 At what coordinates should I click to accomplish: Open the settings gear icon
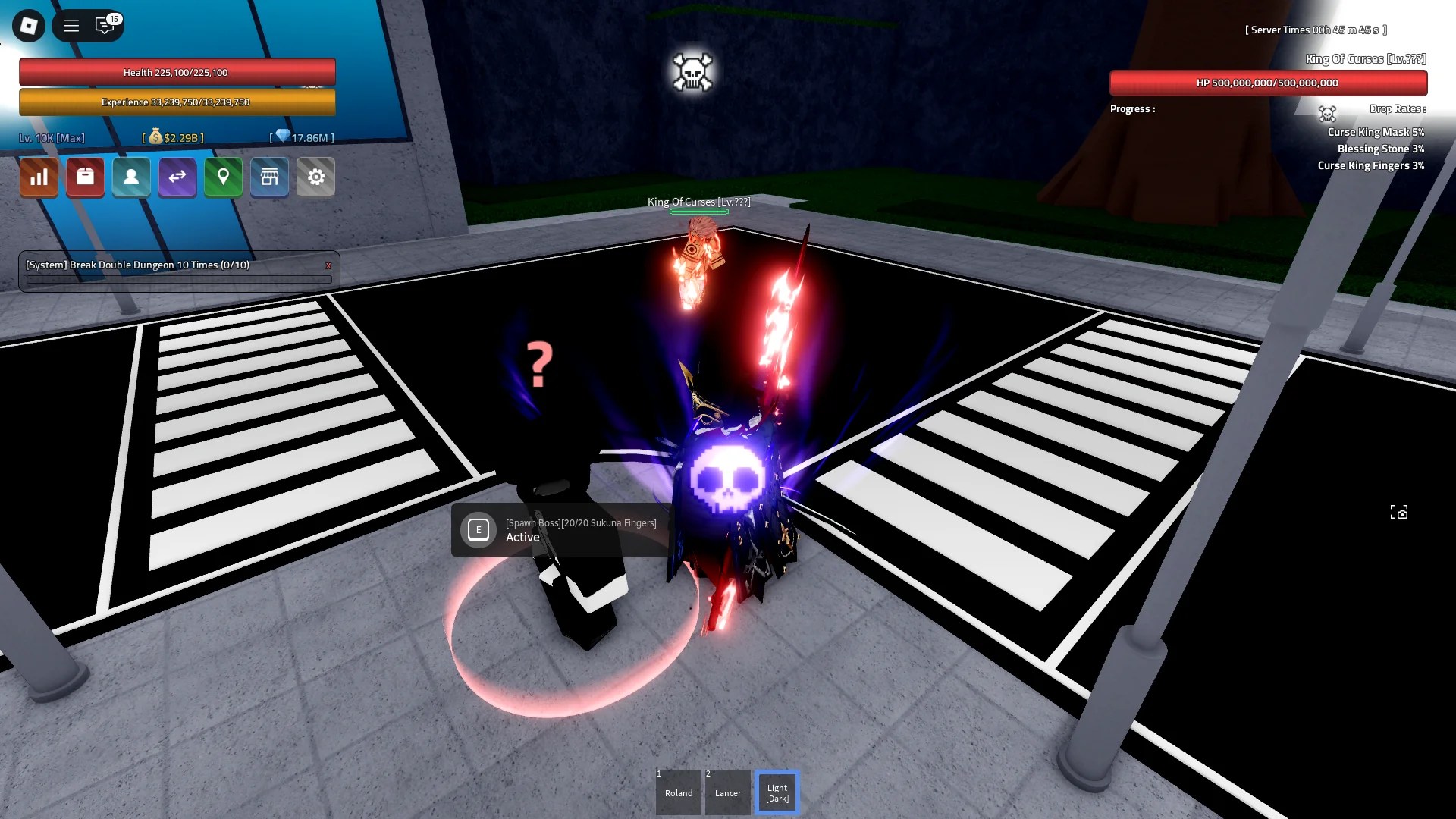point(315,177)
